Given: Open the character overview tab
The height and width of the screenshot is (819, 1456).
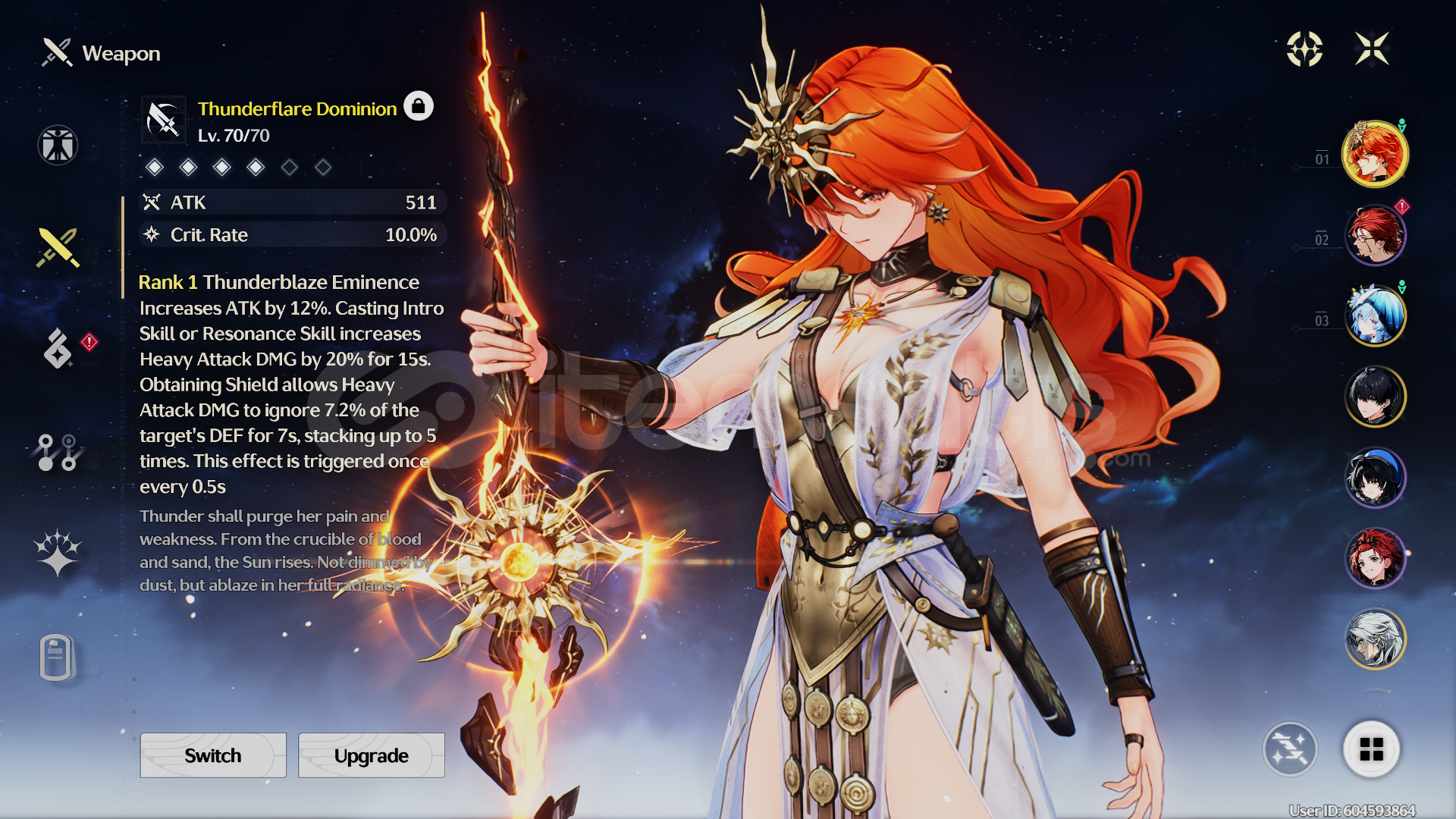Looking at the screenshot, I should pos(58,145).
